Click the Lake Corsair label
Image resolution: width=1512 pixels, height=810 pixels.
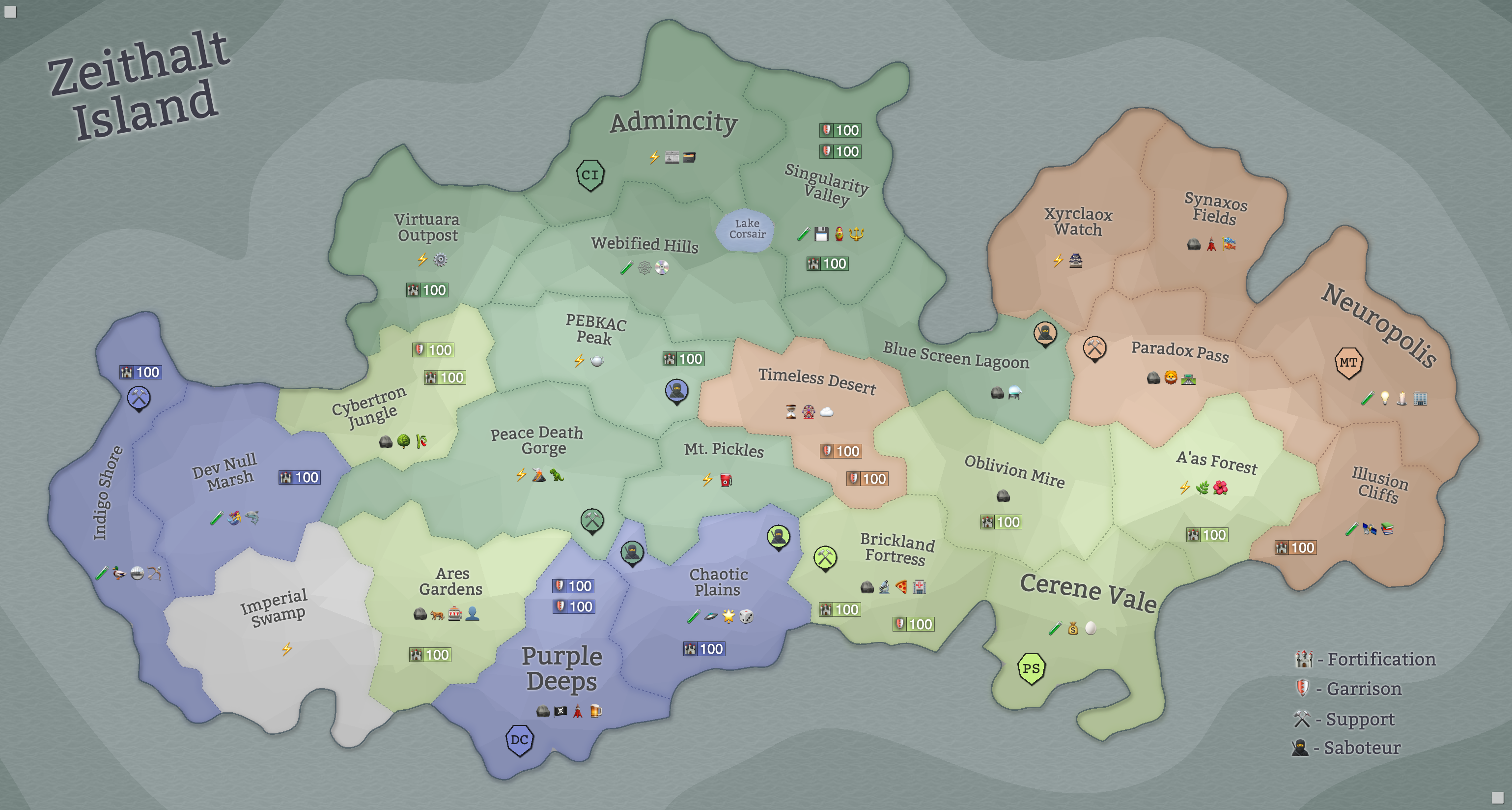(x=747, y=230)
